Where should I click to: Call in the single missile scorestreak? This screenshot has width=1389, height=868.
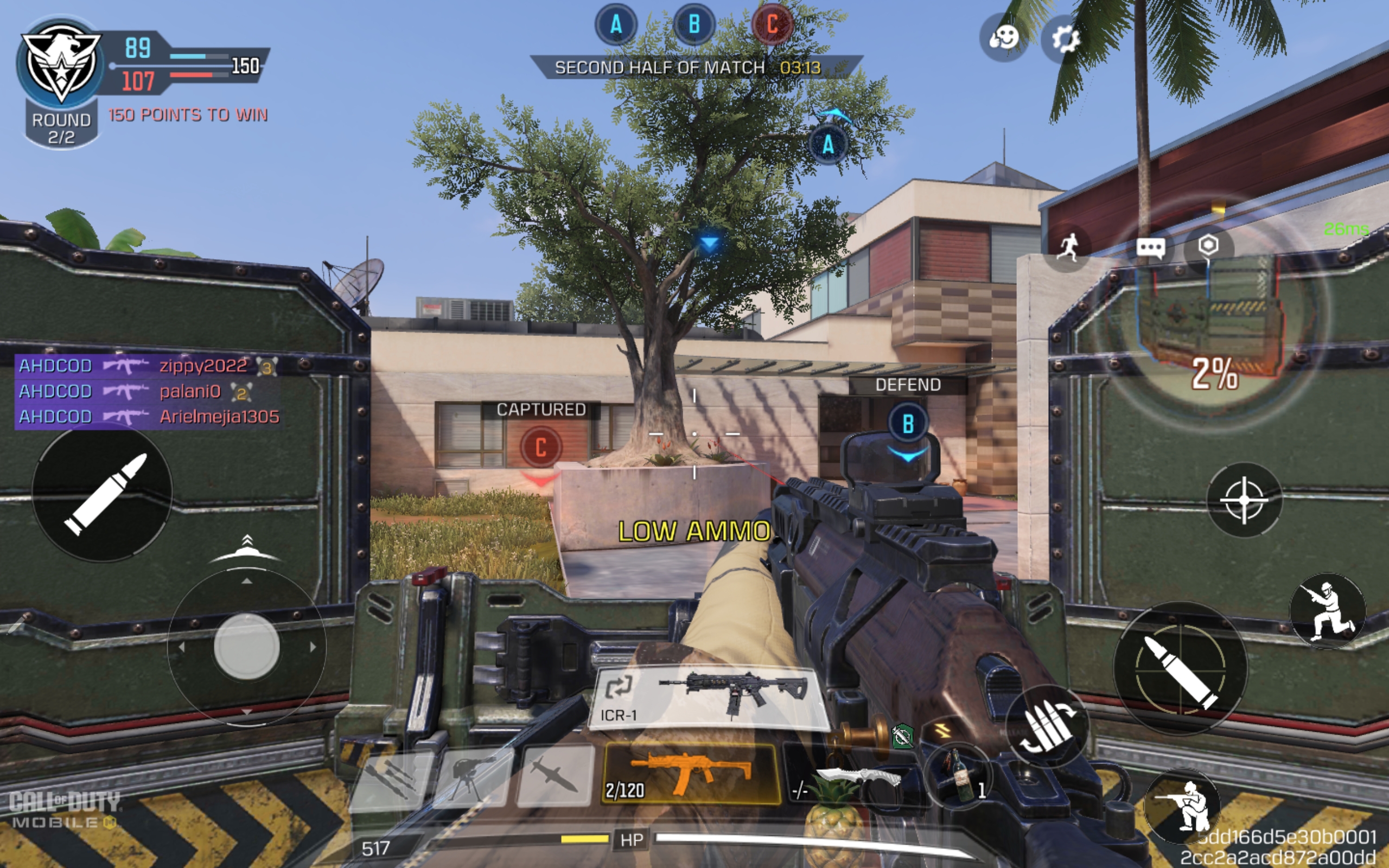tap(556, 777)
